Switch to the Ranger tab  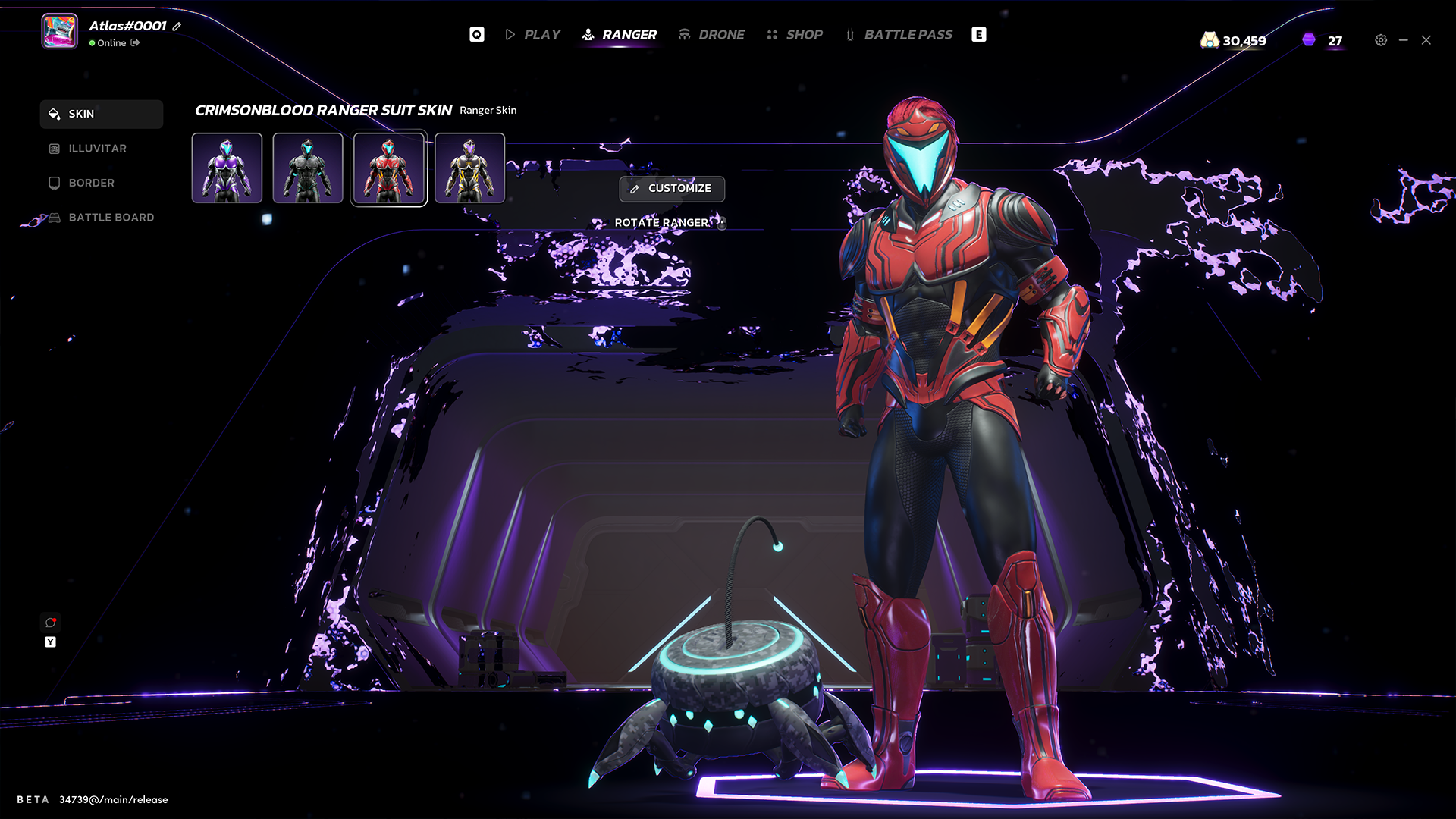pyautogui.click(x=629, y=34)
